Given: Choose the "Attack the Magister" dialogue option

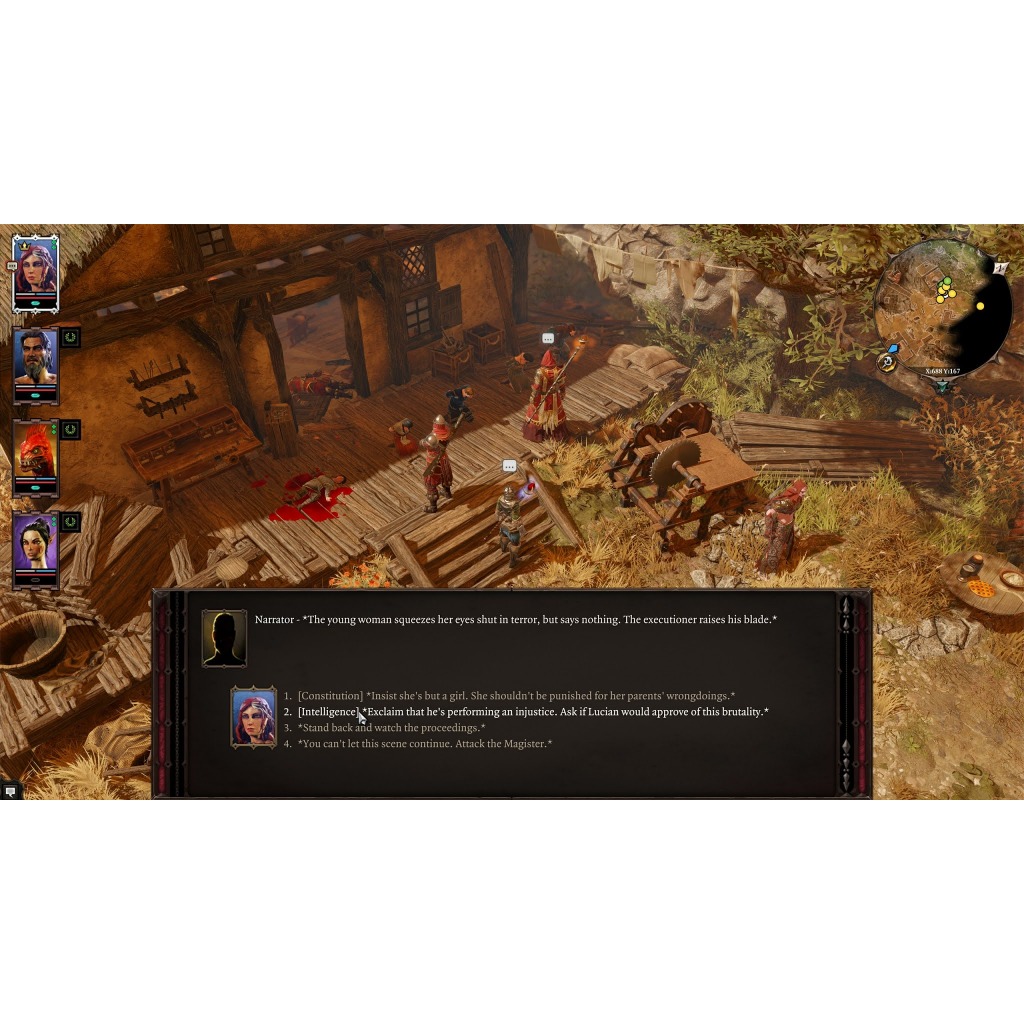Looking at the screenshot, I should (x=424, y=744).
